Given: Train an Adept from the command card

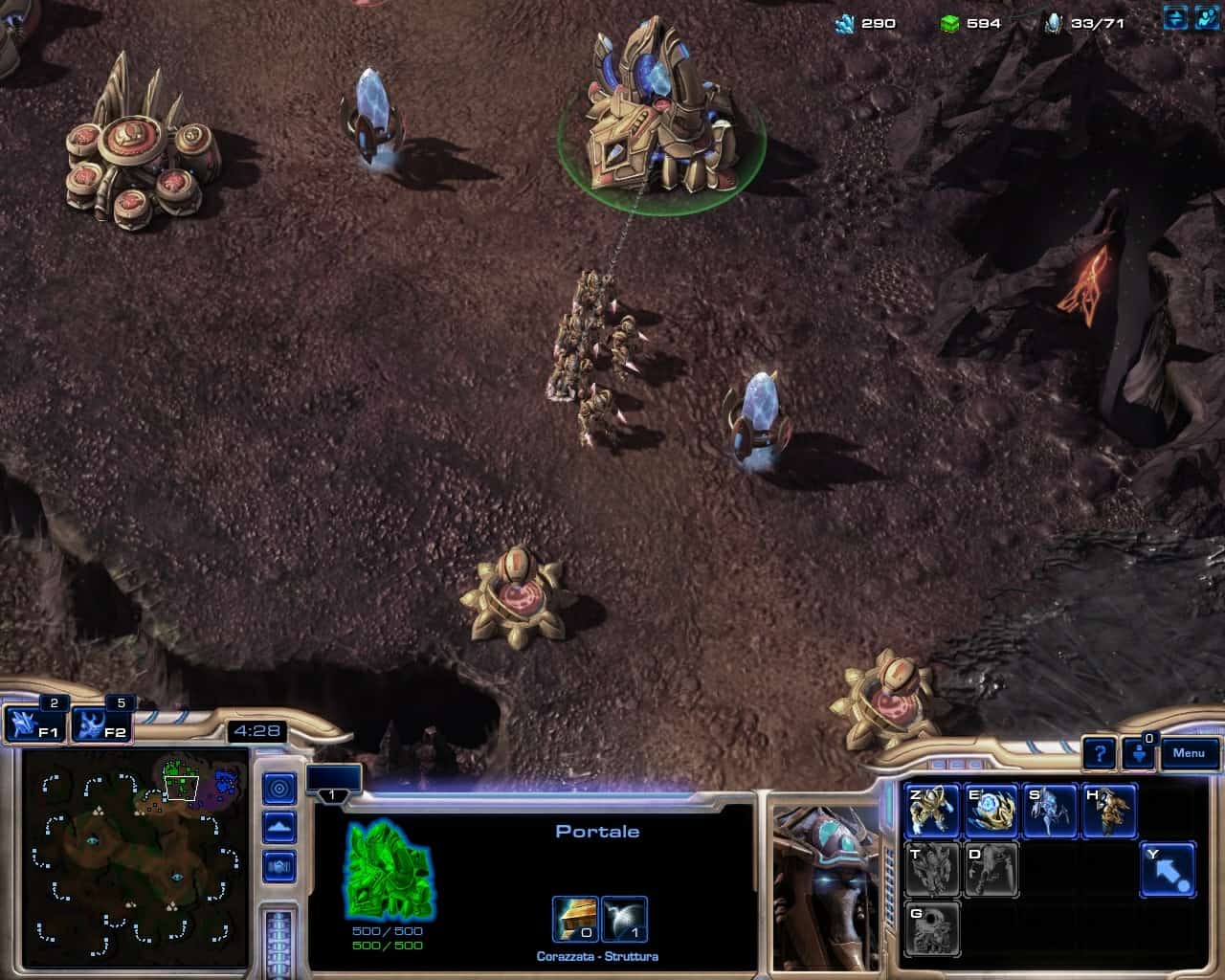Looking at the screenshot, I should click(1109, 811).
